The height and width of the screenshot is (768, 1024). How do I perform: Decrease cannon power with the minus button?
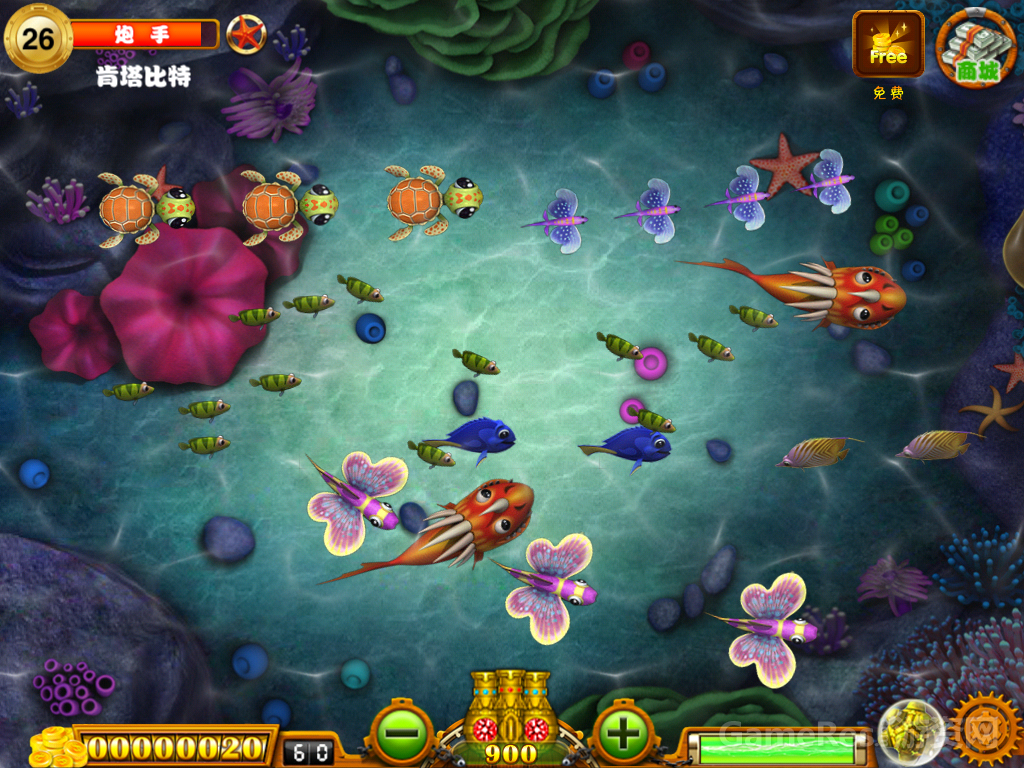[x=401, y=734]
